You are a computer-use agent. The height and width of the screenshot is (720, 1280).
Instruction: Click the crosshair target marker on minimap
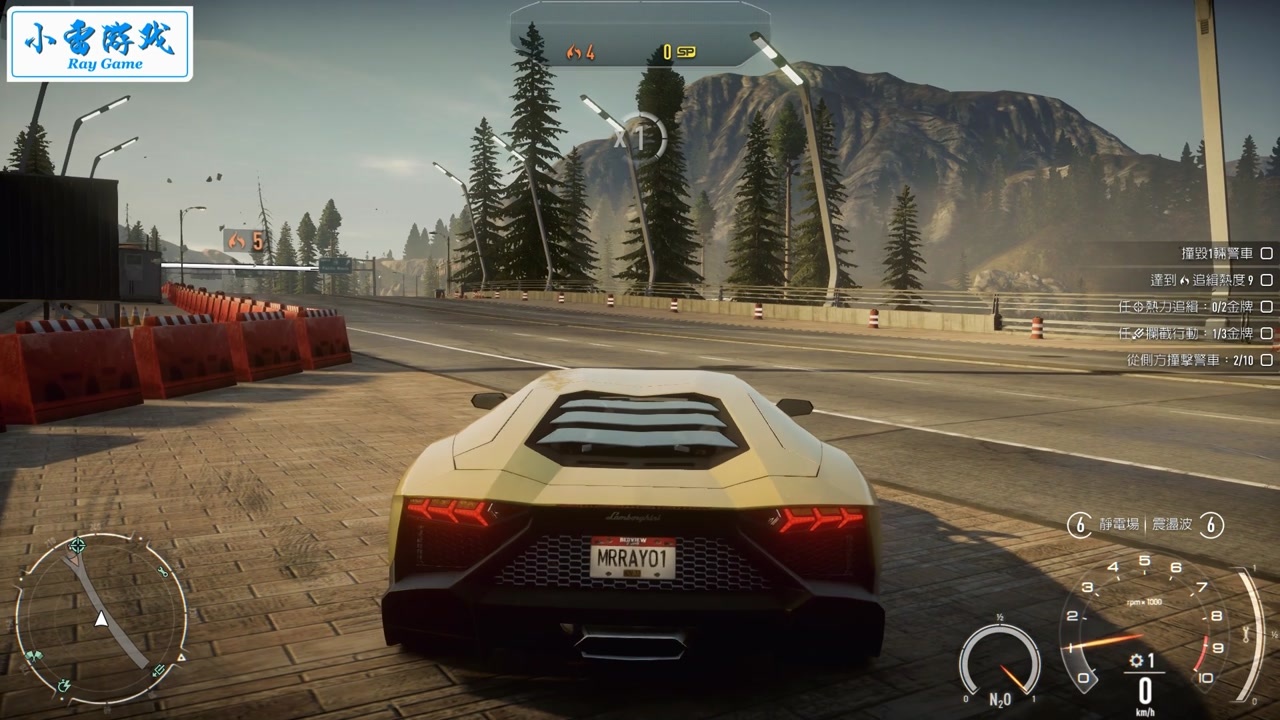coord(77,546)
